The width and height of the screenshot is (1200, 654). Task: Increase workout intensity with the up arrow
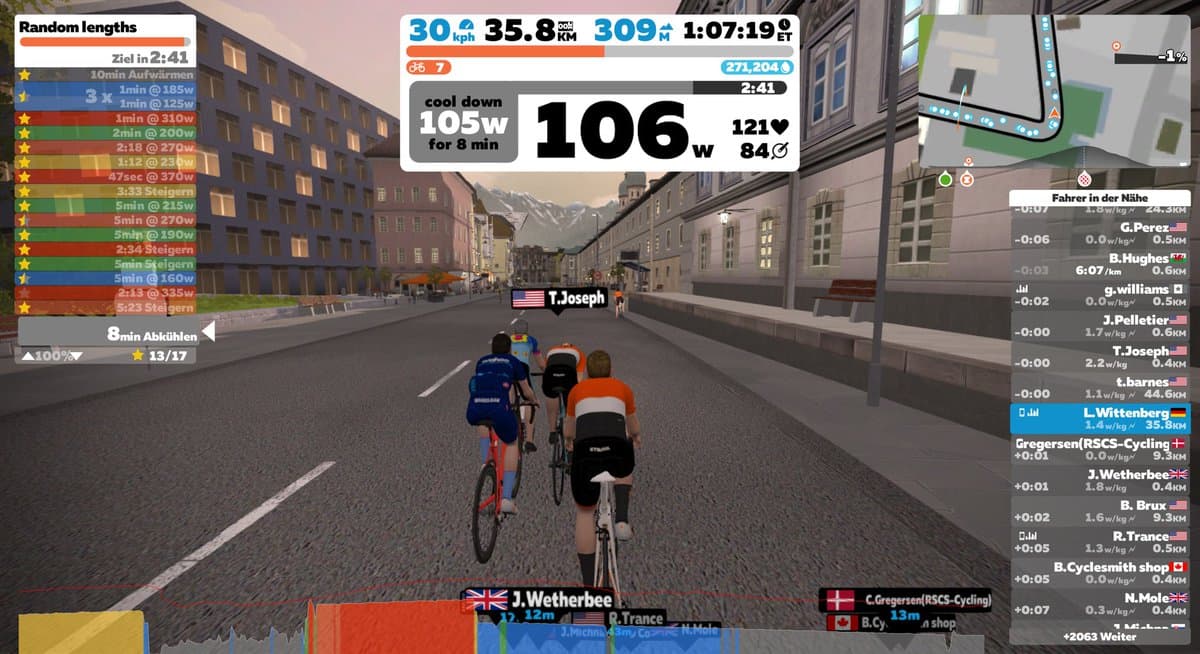pyautogui.click(x=27, y=355)
